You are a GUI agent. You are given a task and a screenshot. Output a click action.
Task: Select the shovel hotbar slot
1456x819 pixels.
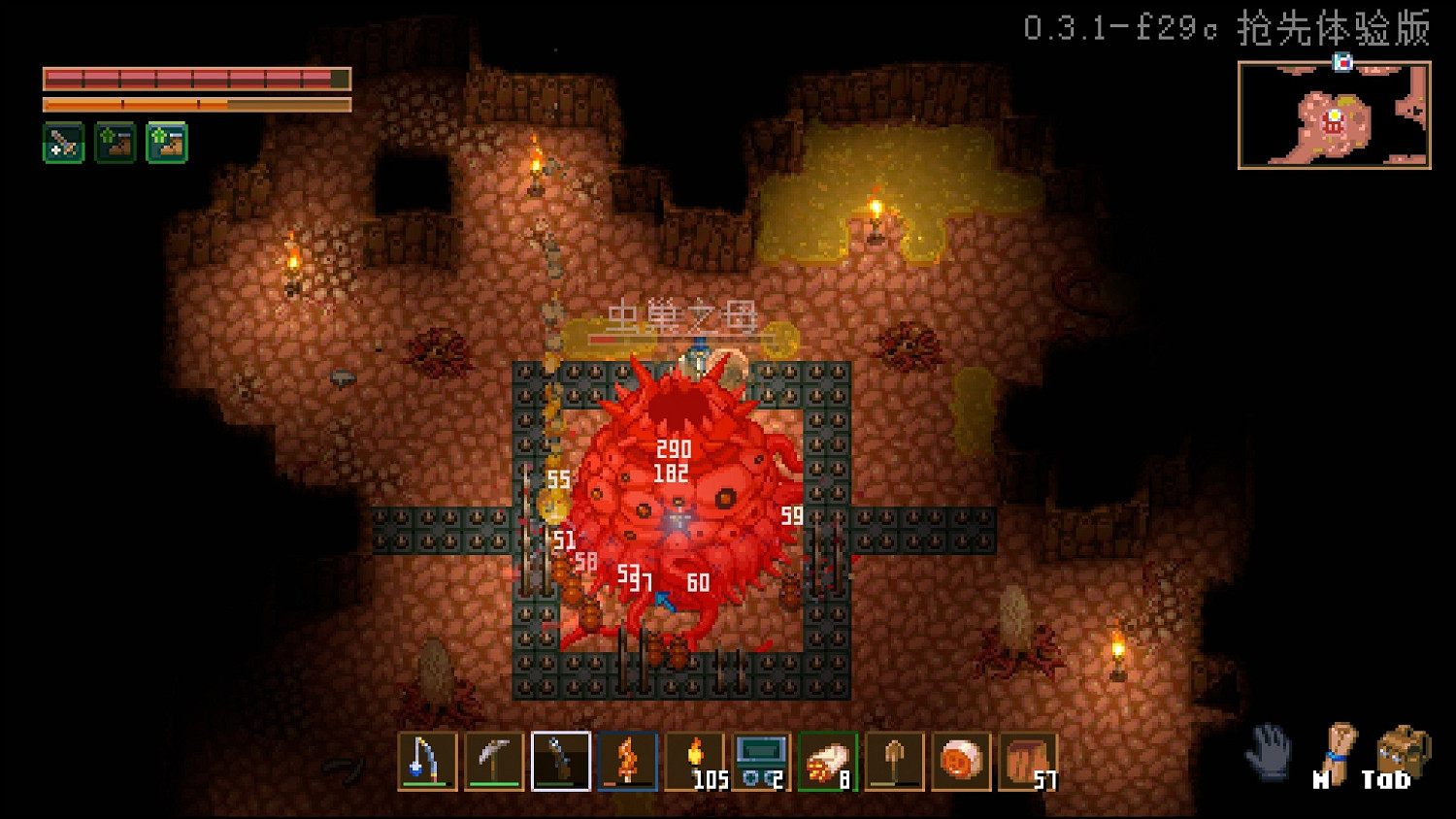click(894, 761)
